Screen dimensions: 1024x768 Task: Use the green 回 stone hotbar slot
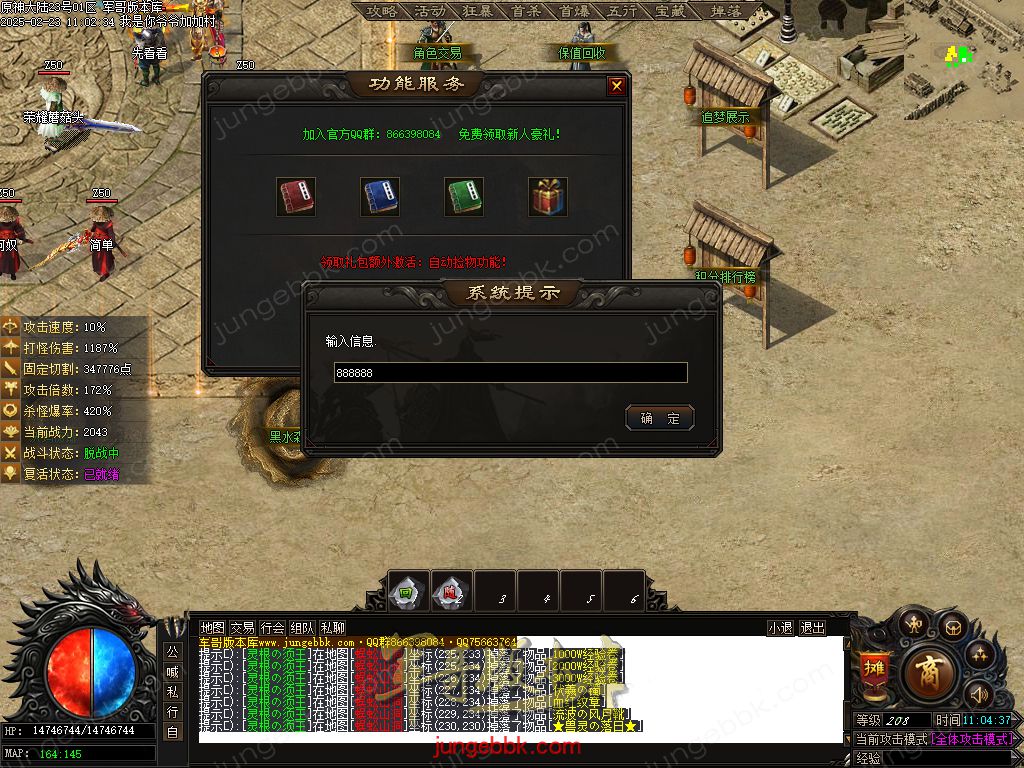point(407,591)
